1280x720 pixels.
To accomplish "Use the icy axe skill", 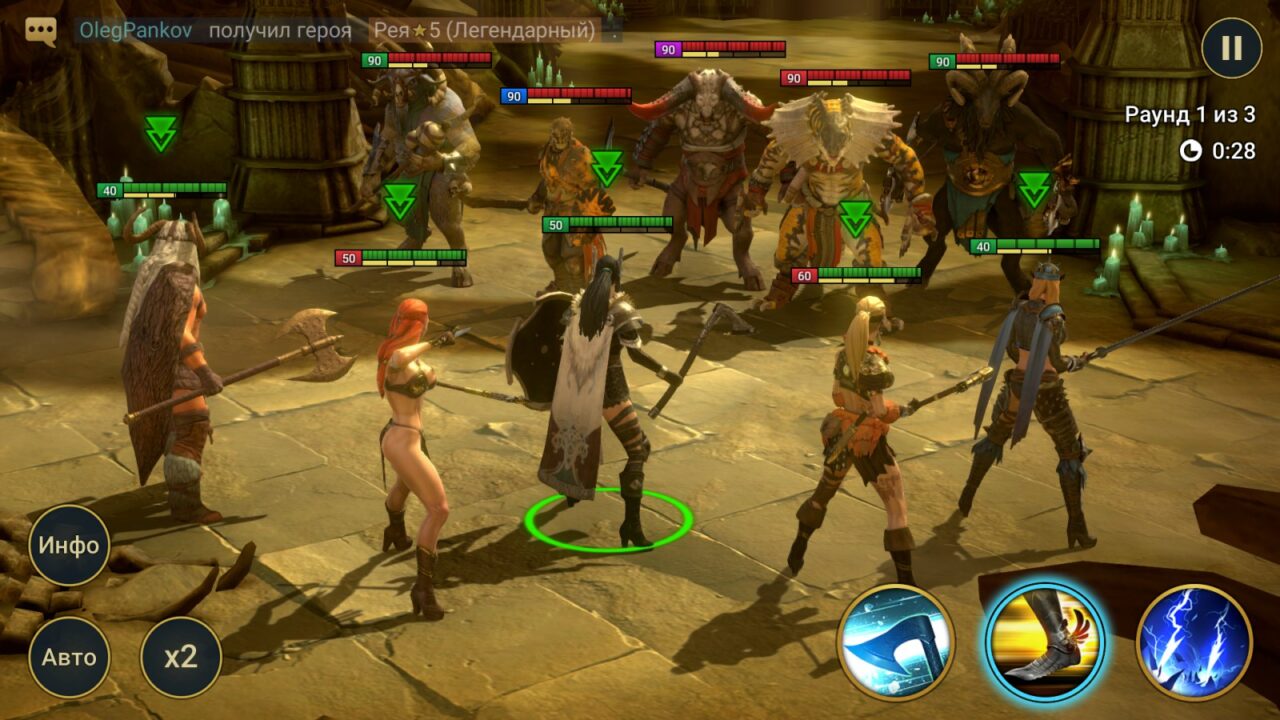I will [x=895, y=642].
